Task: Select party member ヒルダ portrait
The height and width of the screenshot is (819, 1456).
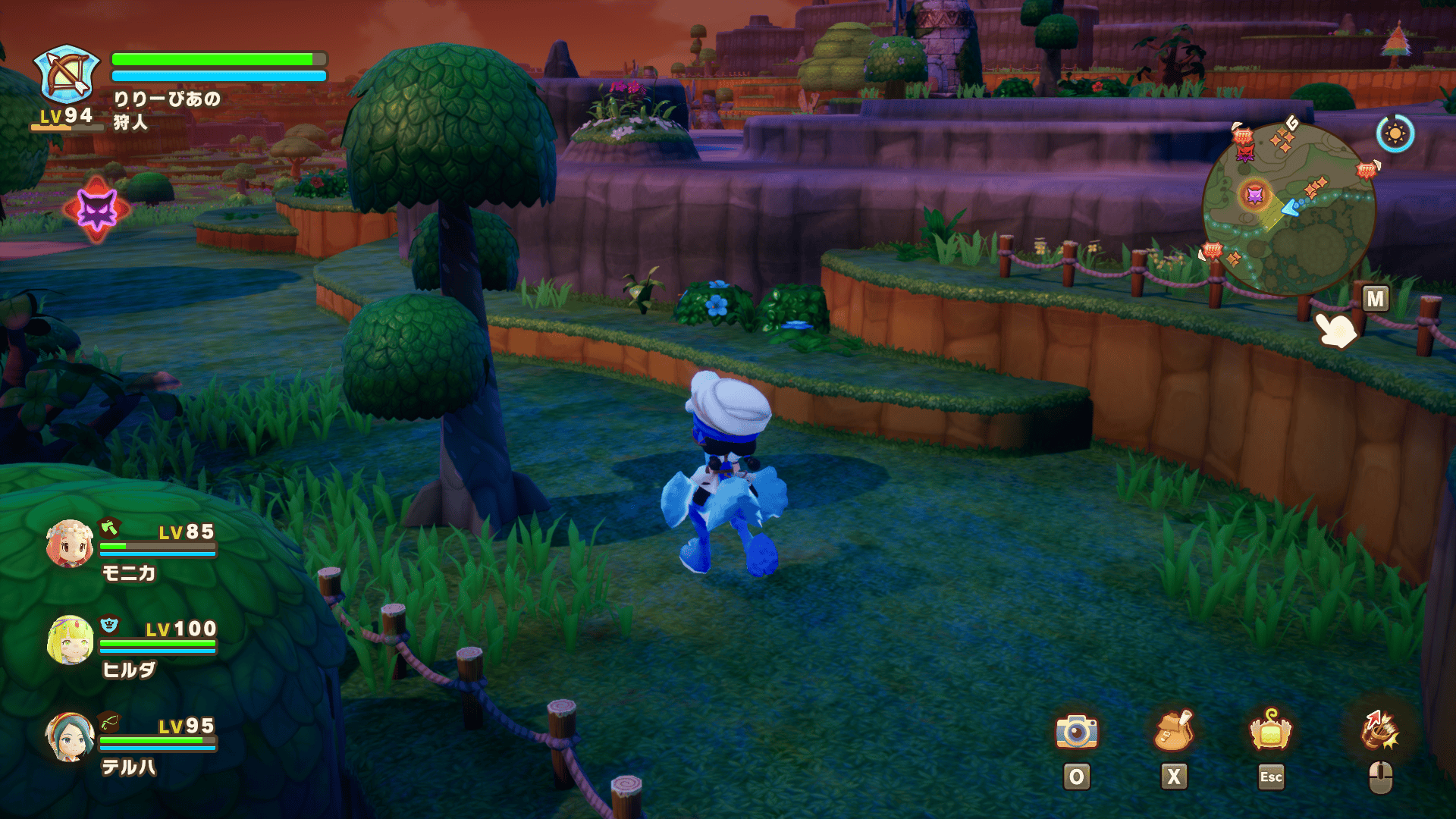Action: coord(71,640)
